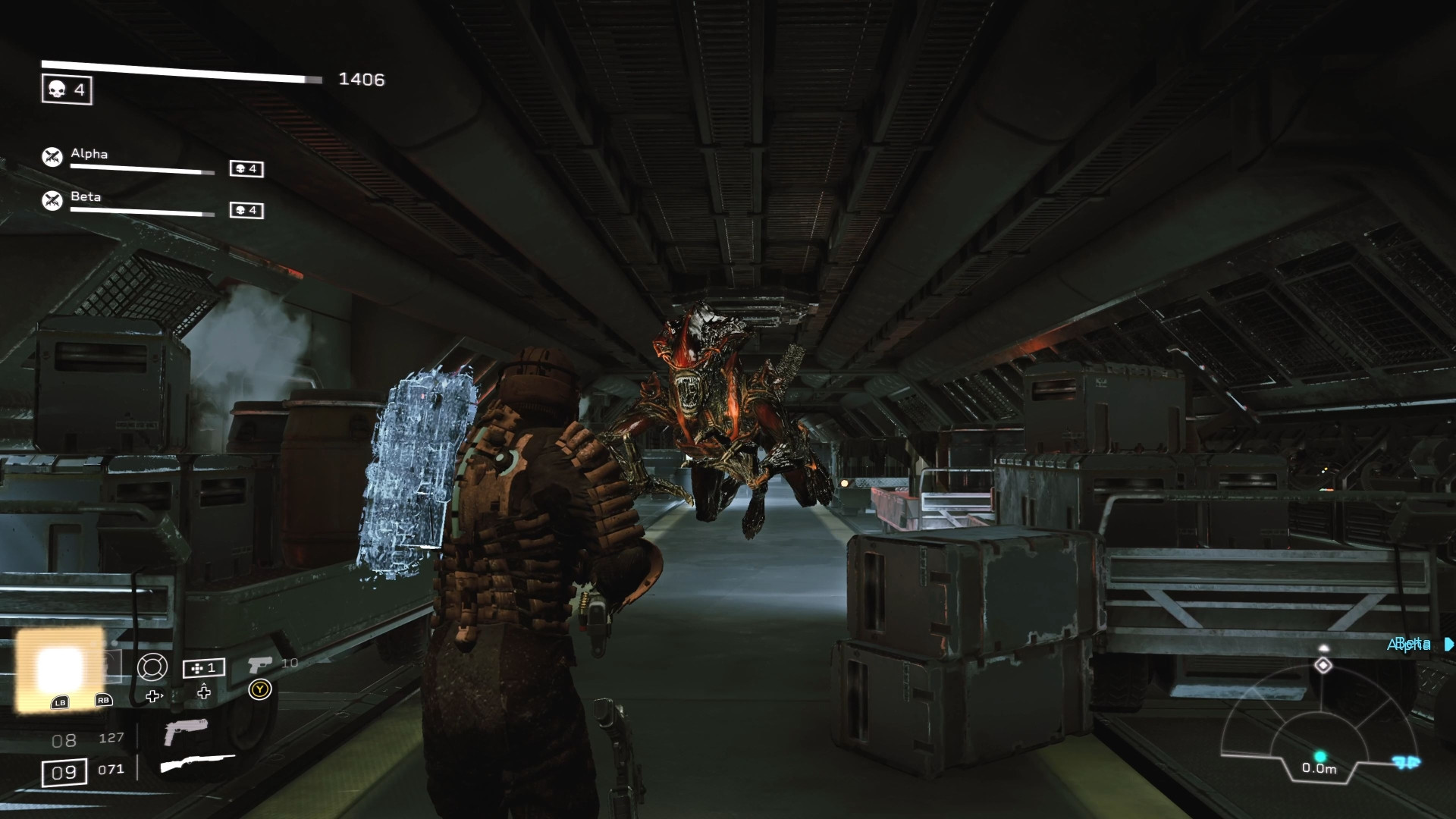This screenshot has width=1456, height=819.
Task: Click the diamond waypoint marker on motion tracker
Action: tap(1323, 665)
